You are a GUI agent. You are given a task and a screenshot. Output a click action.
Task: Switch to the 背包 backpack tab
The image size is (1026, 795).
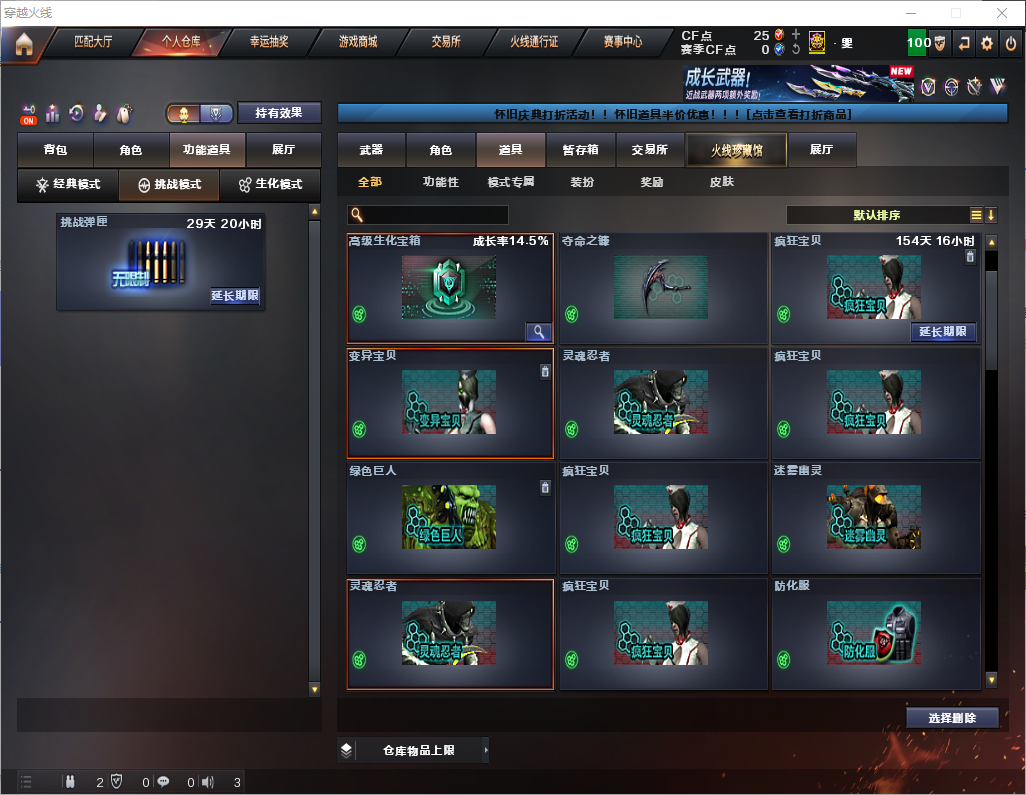[55, 150]
